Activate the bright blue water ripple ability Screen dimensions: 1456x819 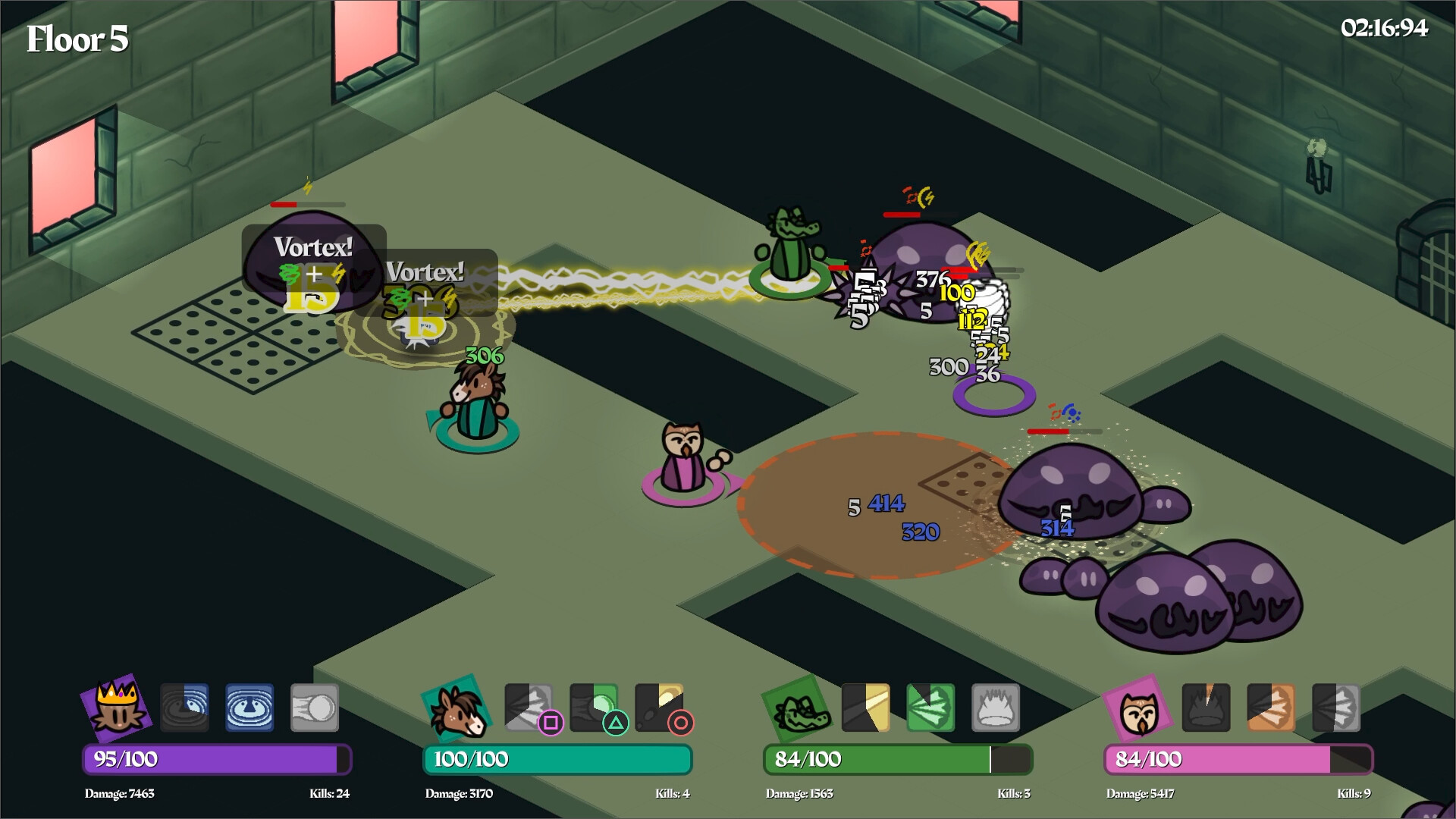point(249,708)
